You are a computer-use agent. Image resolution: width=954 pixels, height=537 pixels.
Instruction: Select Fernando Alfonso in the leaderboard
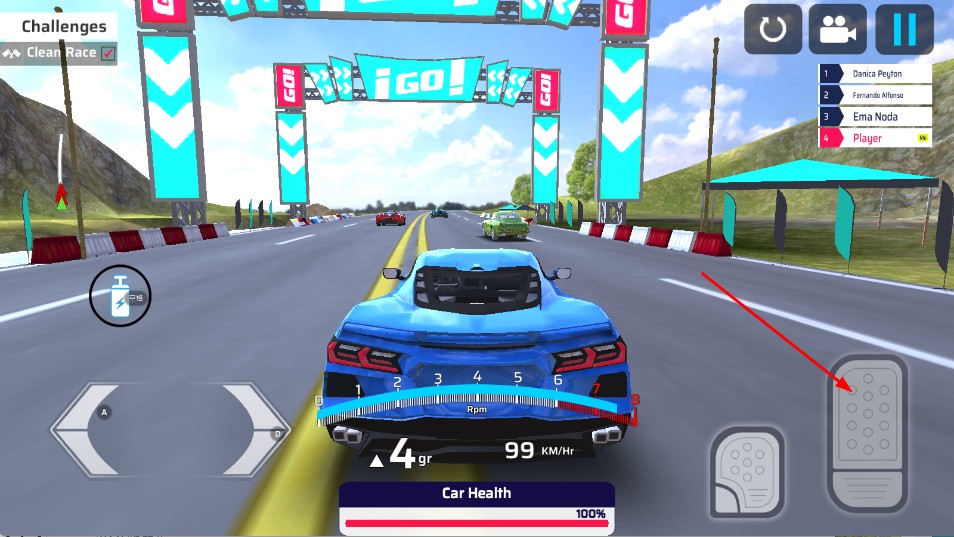click(x=875, y=95)
